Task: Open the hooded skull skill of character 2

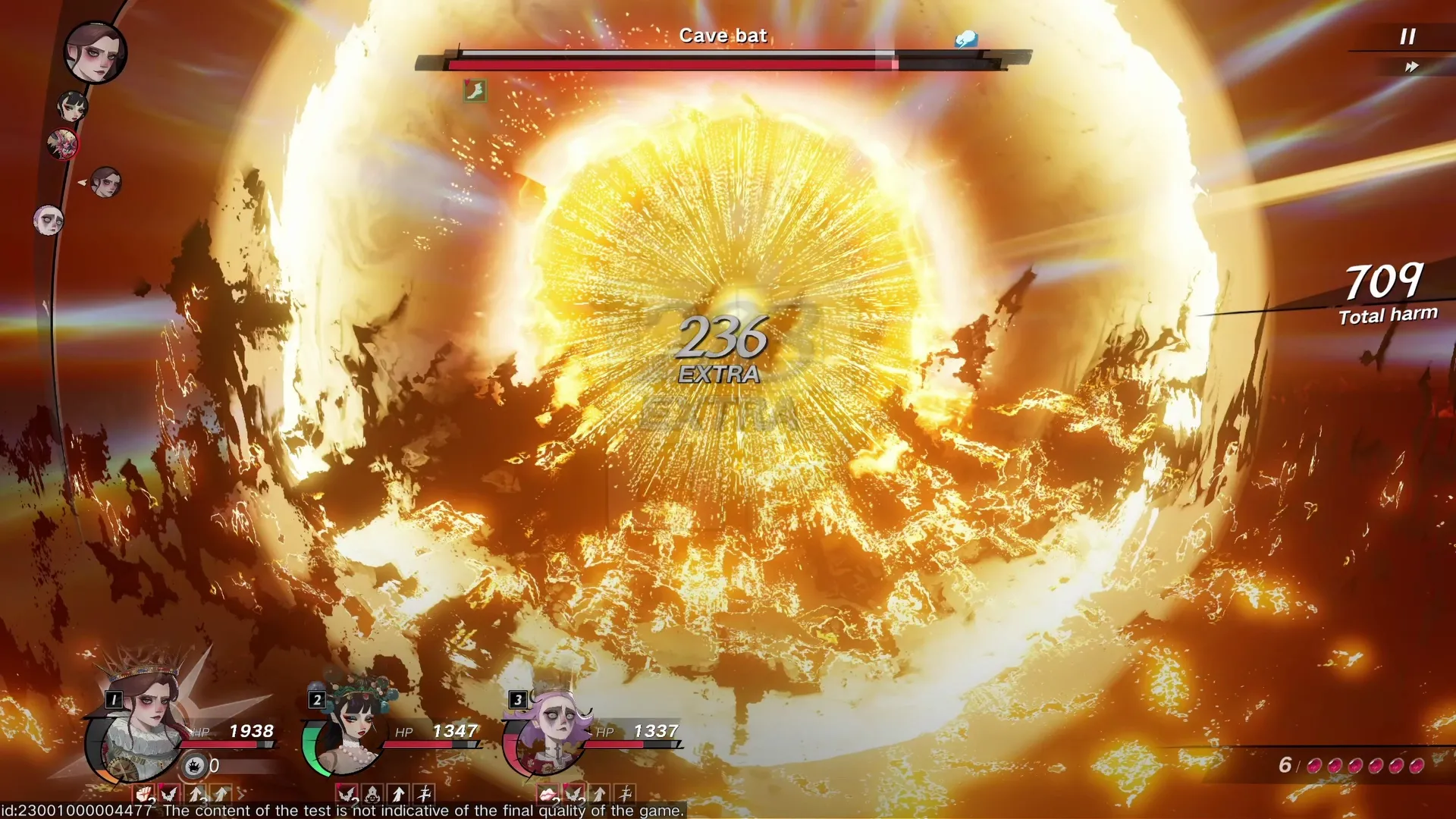Action: pyautogui.click(x=372, y=793)
